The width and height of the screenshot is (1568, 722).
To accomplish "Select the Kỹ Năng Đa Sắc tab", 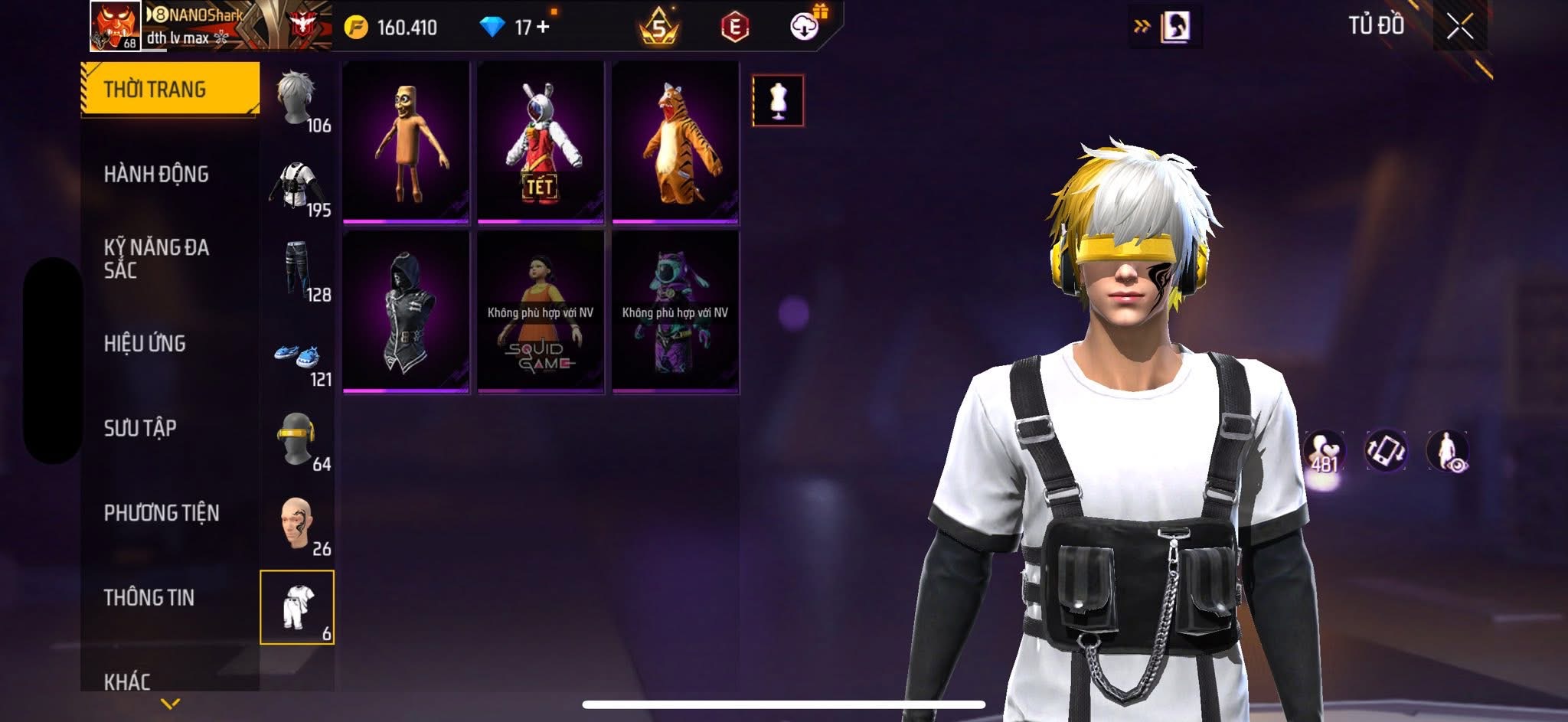I will tap(156, 258).
